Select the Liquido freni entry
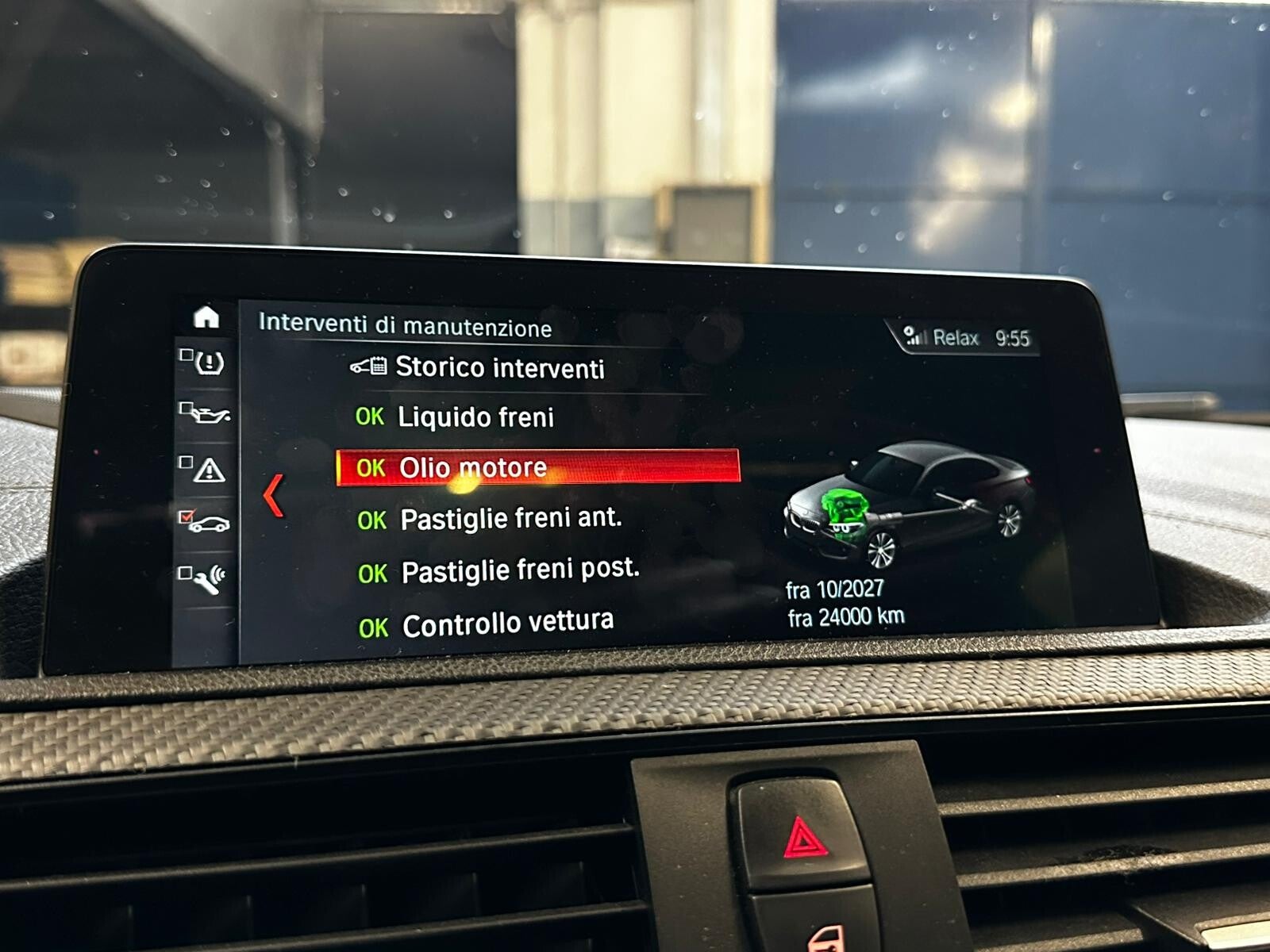Image resolution: width=1270 pixels, height=952 pixels. [475, 416]
